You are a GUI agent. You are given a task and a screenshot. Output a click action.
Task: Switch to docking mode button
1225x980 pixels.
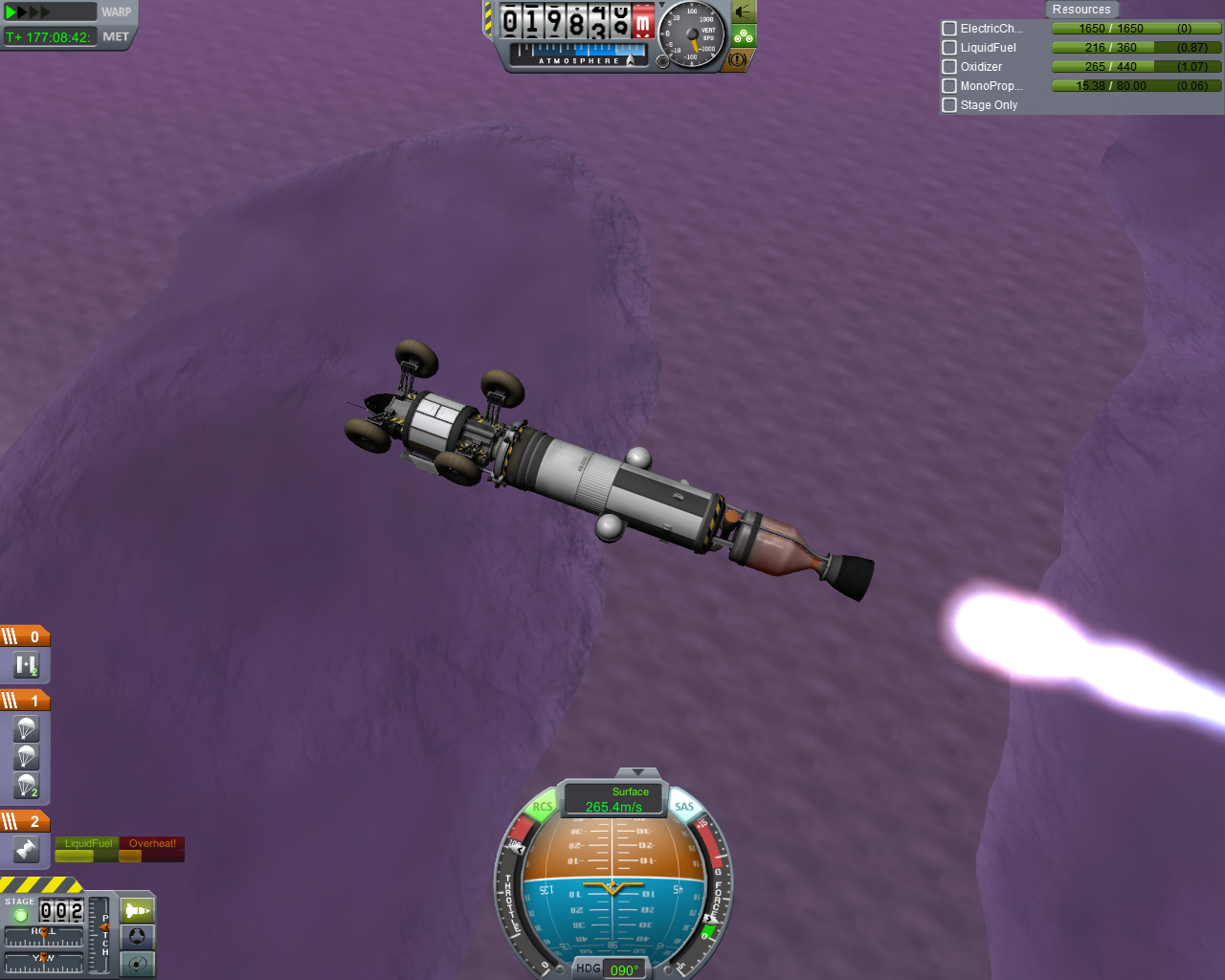(137, 937)
